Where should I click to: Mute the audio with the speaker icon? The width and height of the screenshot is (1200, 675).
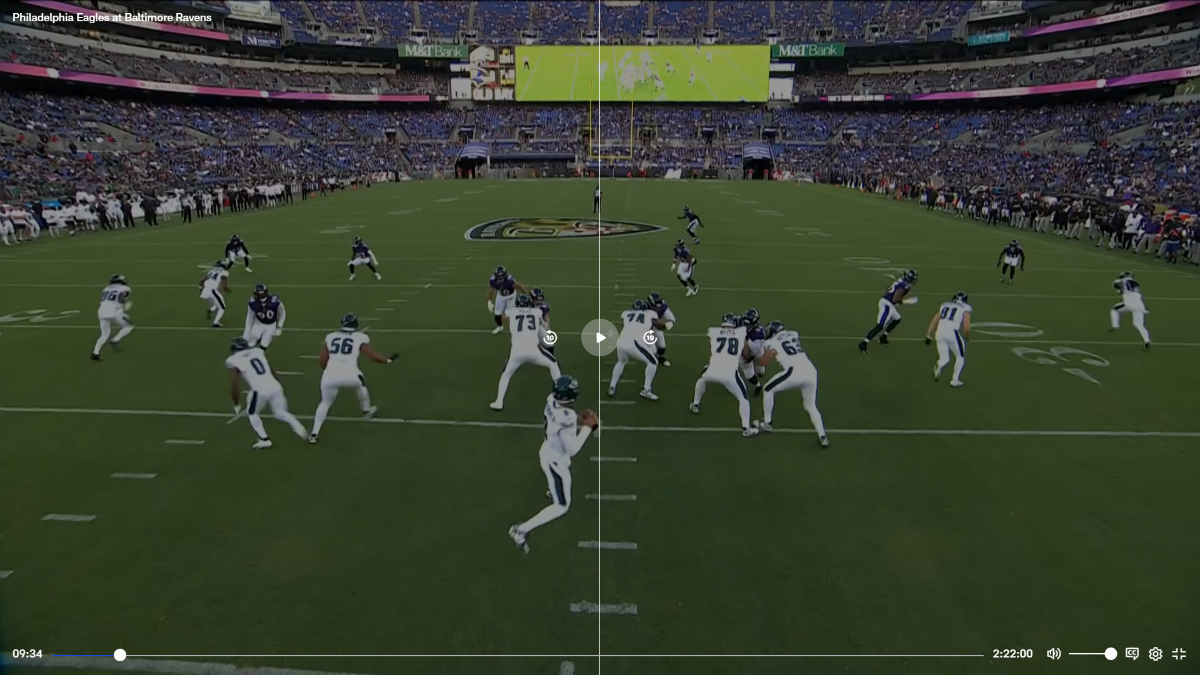(x=1053, y=654)
